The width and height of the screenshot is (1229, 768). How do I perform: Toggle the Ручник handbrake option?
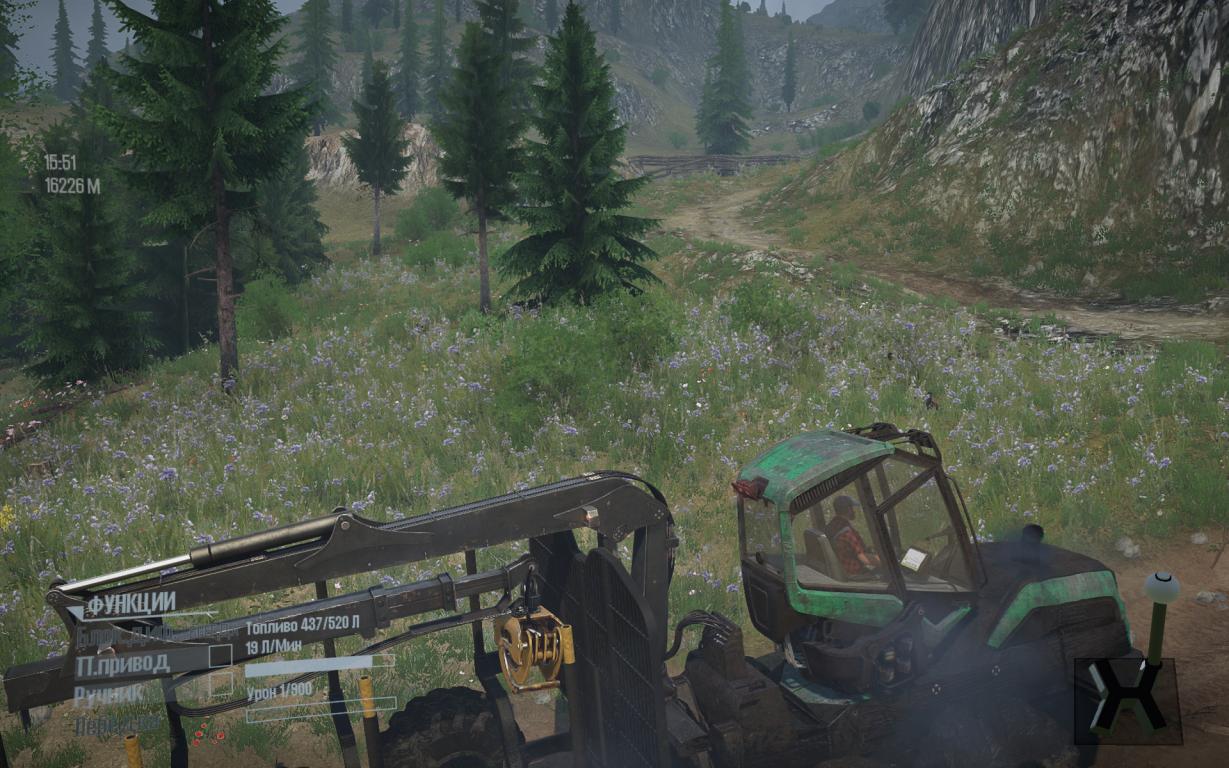coord(108,694)
